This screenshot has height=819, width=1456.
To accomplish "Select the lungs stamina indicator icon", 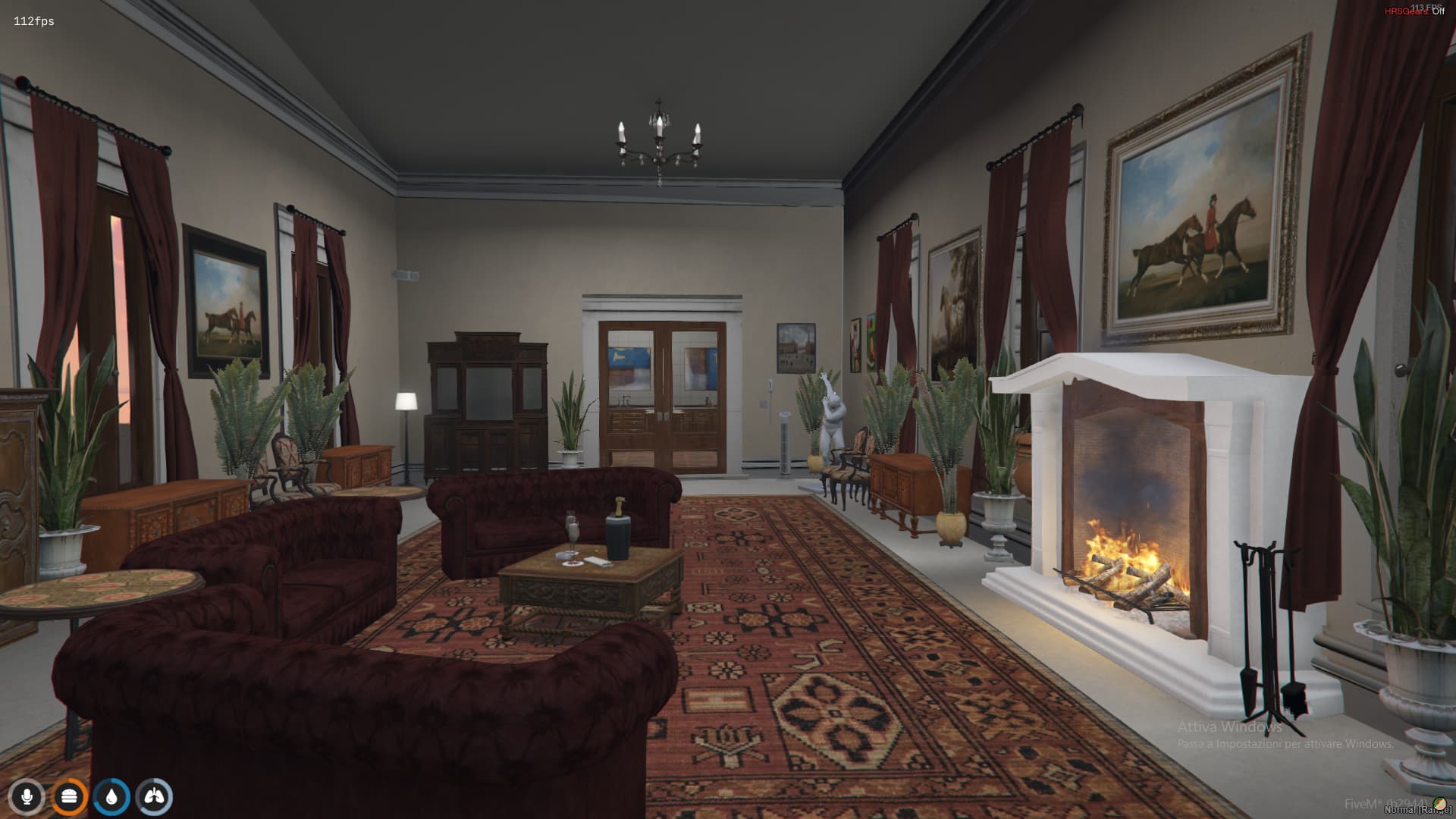I will 154,795.
